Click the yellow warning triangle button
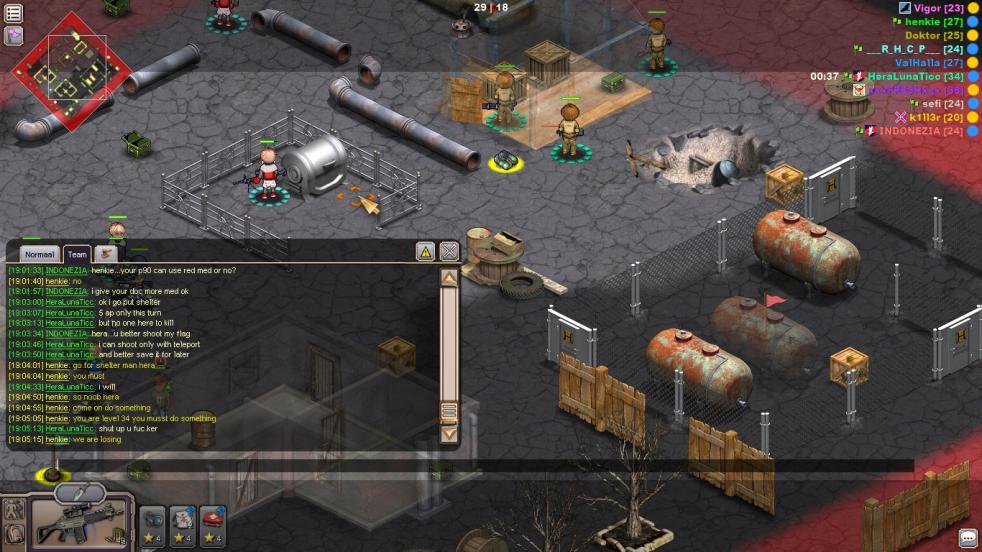 point(425,252)
